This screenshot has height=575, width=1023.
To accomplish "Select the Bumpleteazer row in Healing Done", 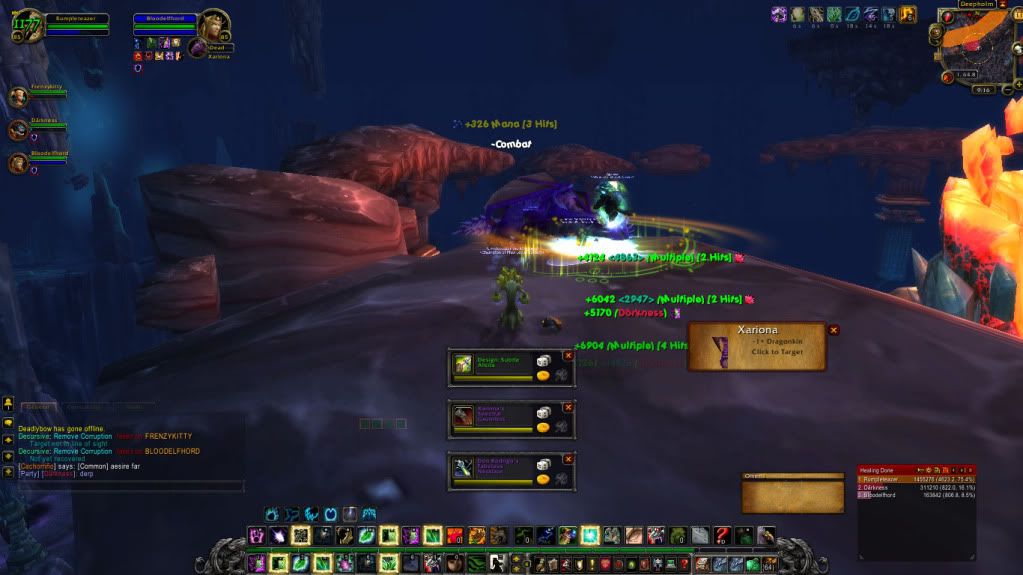I will point(916,479).
